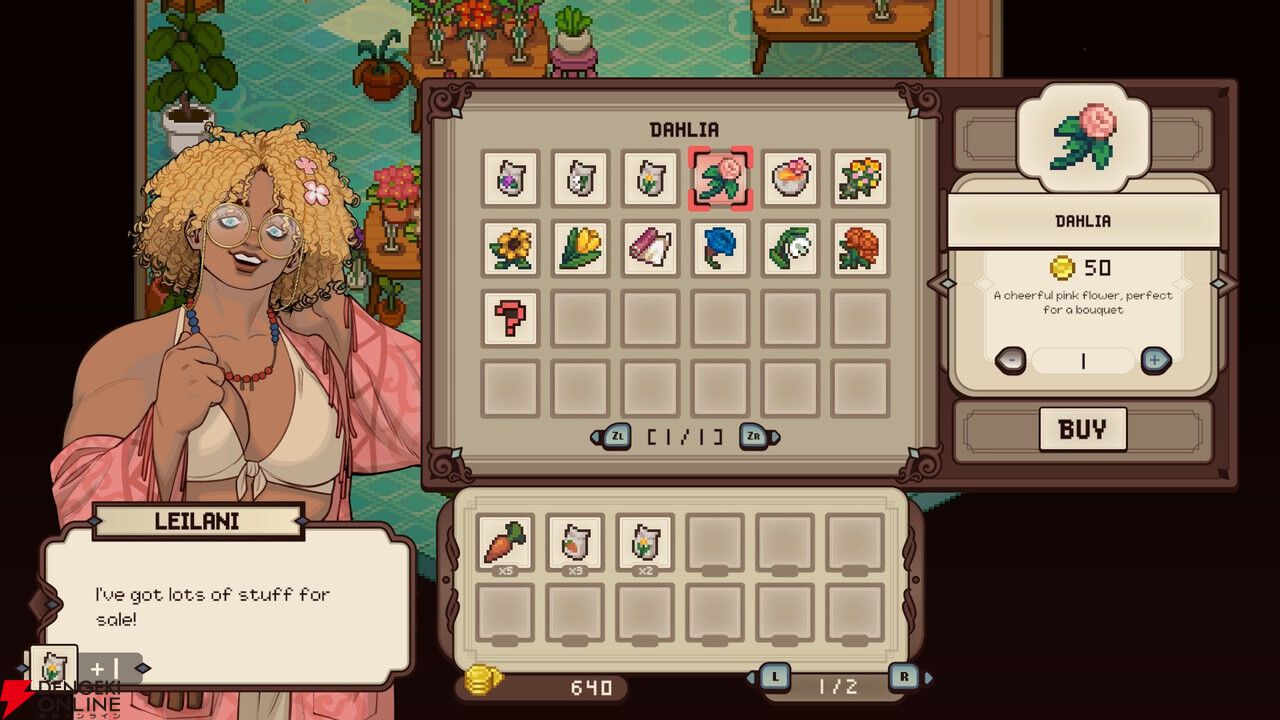Click the quantity field showing 1
Image resolution: width=1280 pixels, height=720 pixels.
1083,362
